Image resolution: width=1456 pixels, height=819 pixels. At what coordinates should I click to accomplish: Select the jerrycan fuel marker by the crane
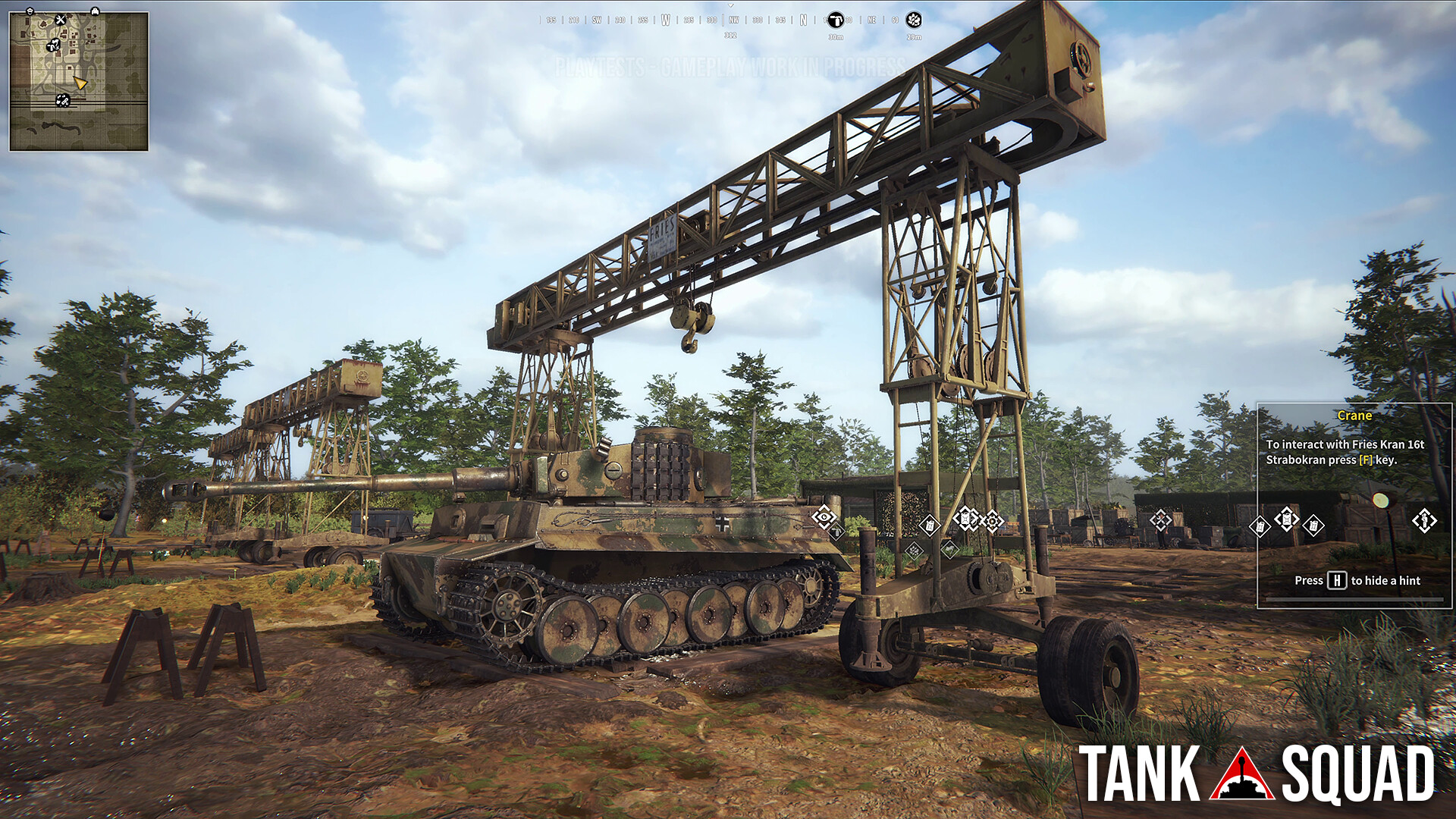tap(965, 519)
